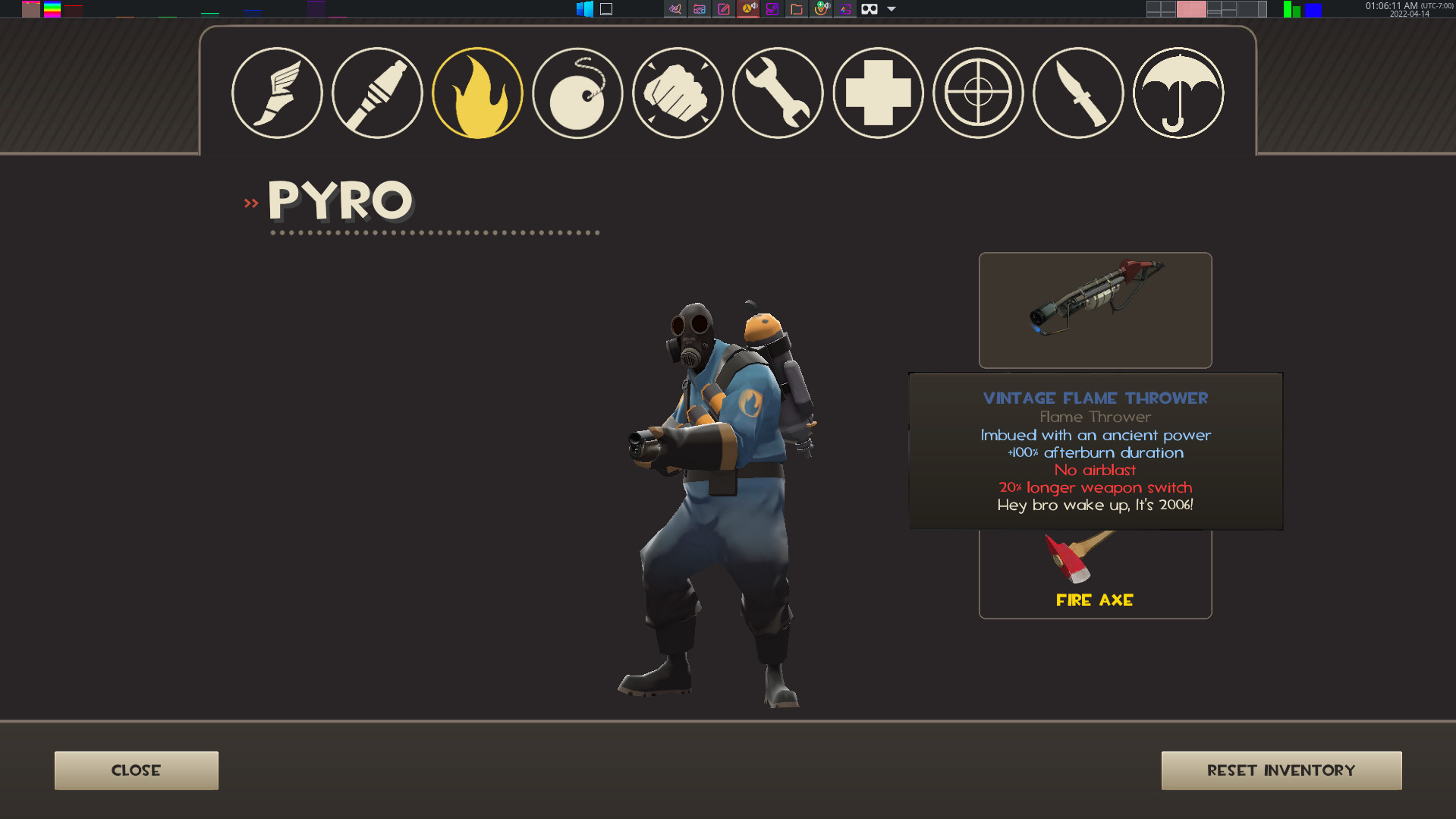Open the taskbar overflow dropdown arrow
The image size is (1456, 819).
pos(889,9)
